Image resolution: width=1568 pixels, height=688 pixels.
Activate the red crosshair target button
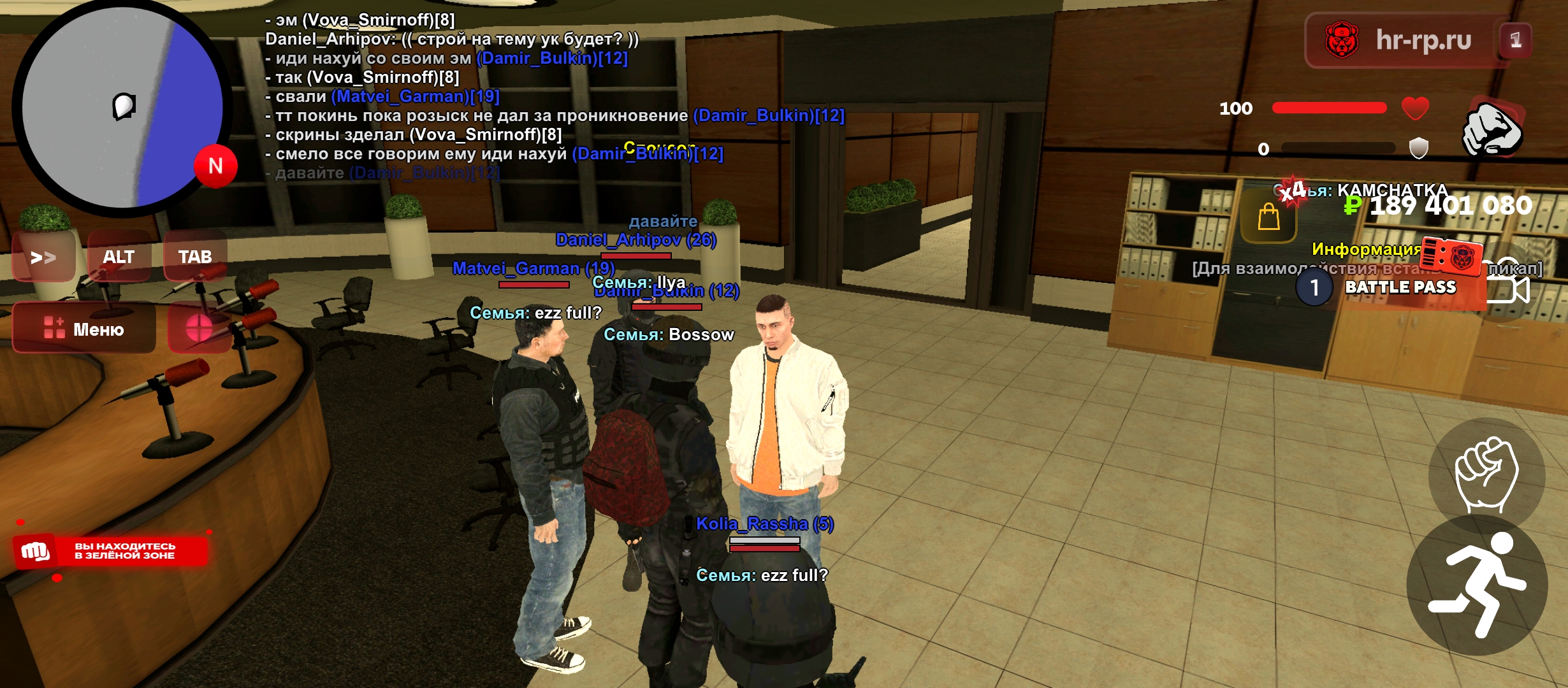coord(199,329)
